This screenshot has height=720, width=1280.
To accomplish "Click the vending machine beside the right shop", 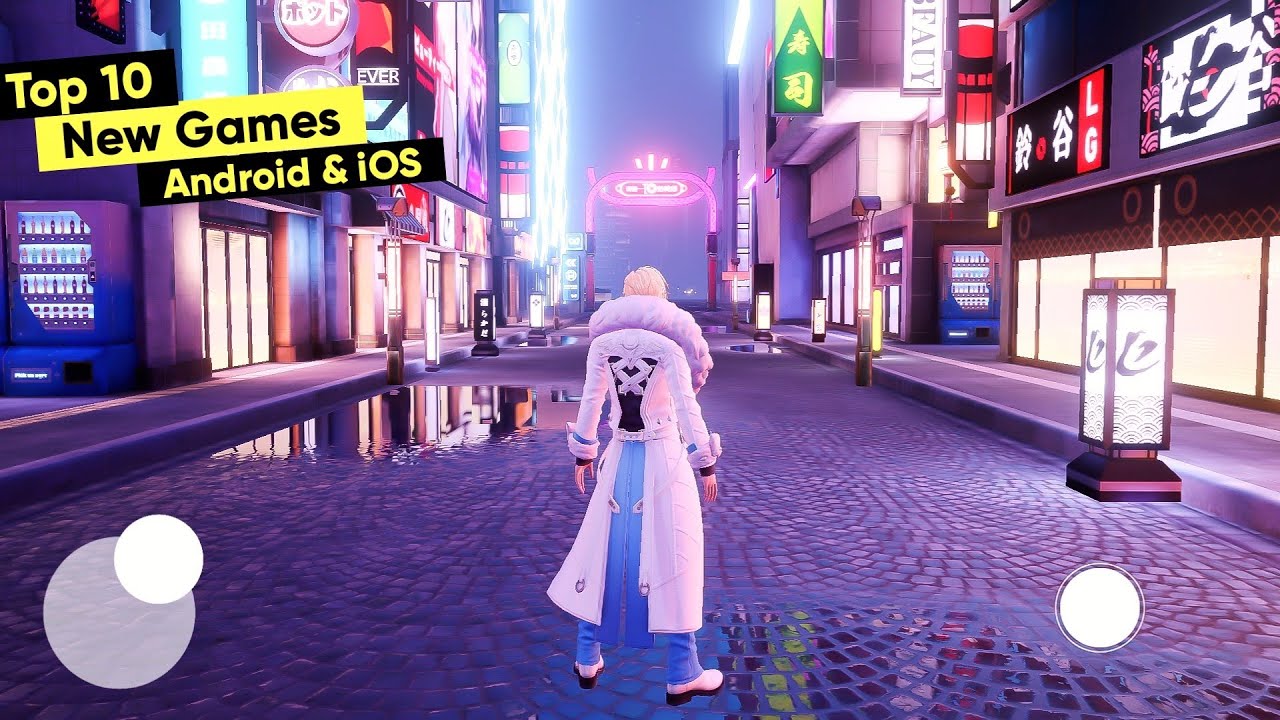I will click(966, 290).
